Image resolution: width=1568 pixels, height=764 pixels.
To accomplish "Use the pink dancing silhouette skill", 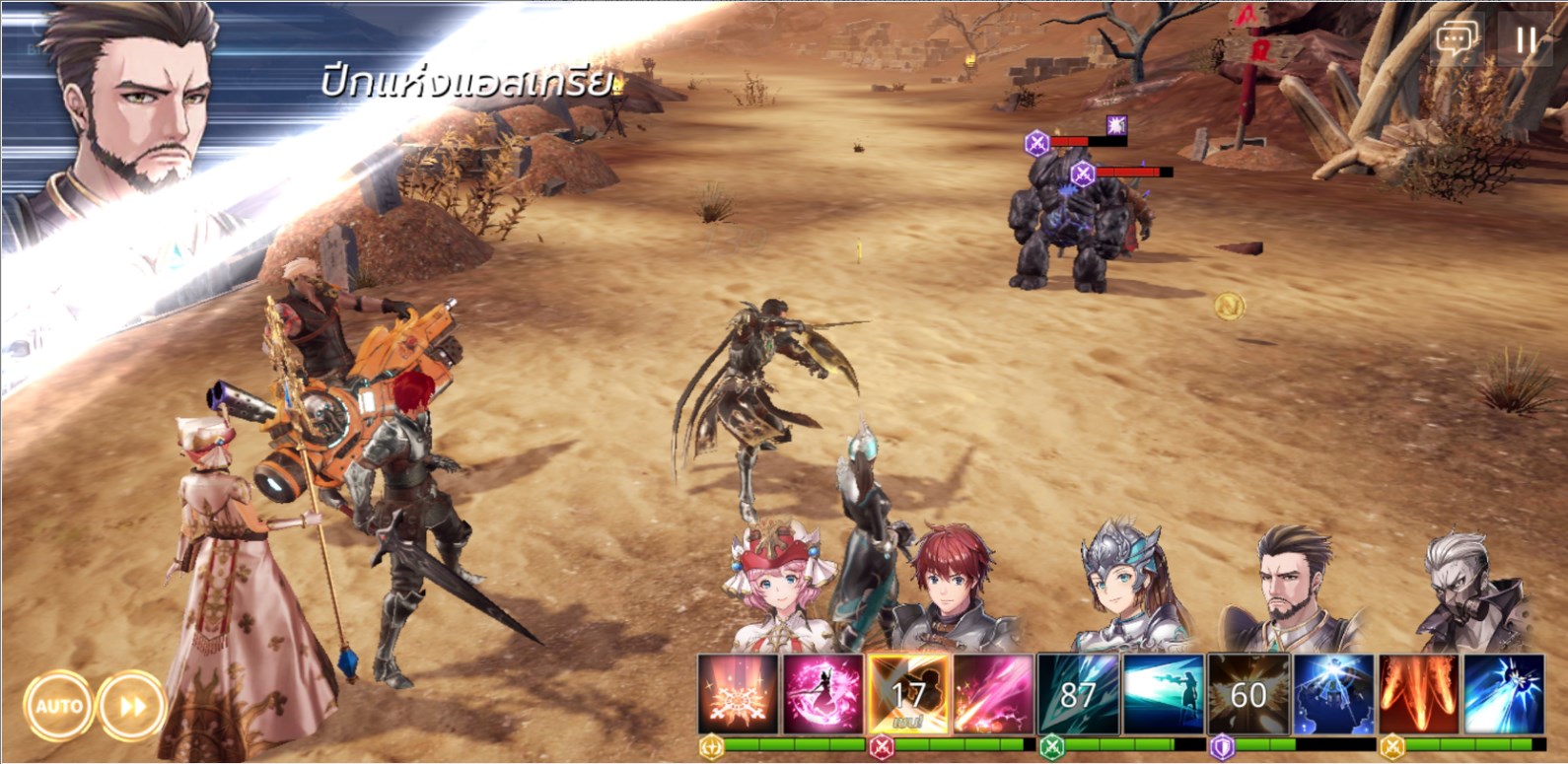I will click(822, 695).
